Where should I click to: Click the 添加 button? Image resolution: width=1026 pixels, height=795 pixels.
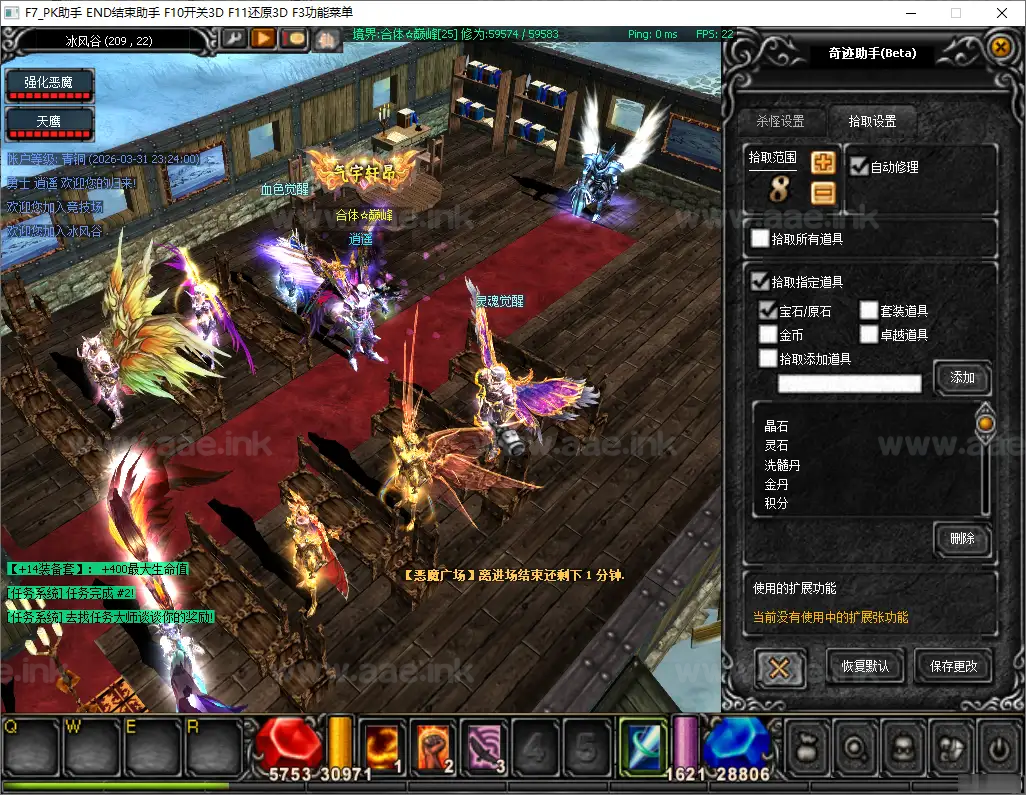[x=962, y=378]
